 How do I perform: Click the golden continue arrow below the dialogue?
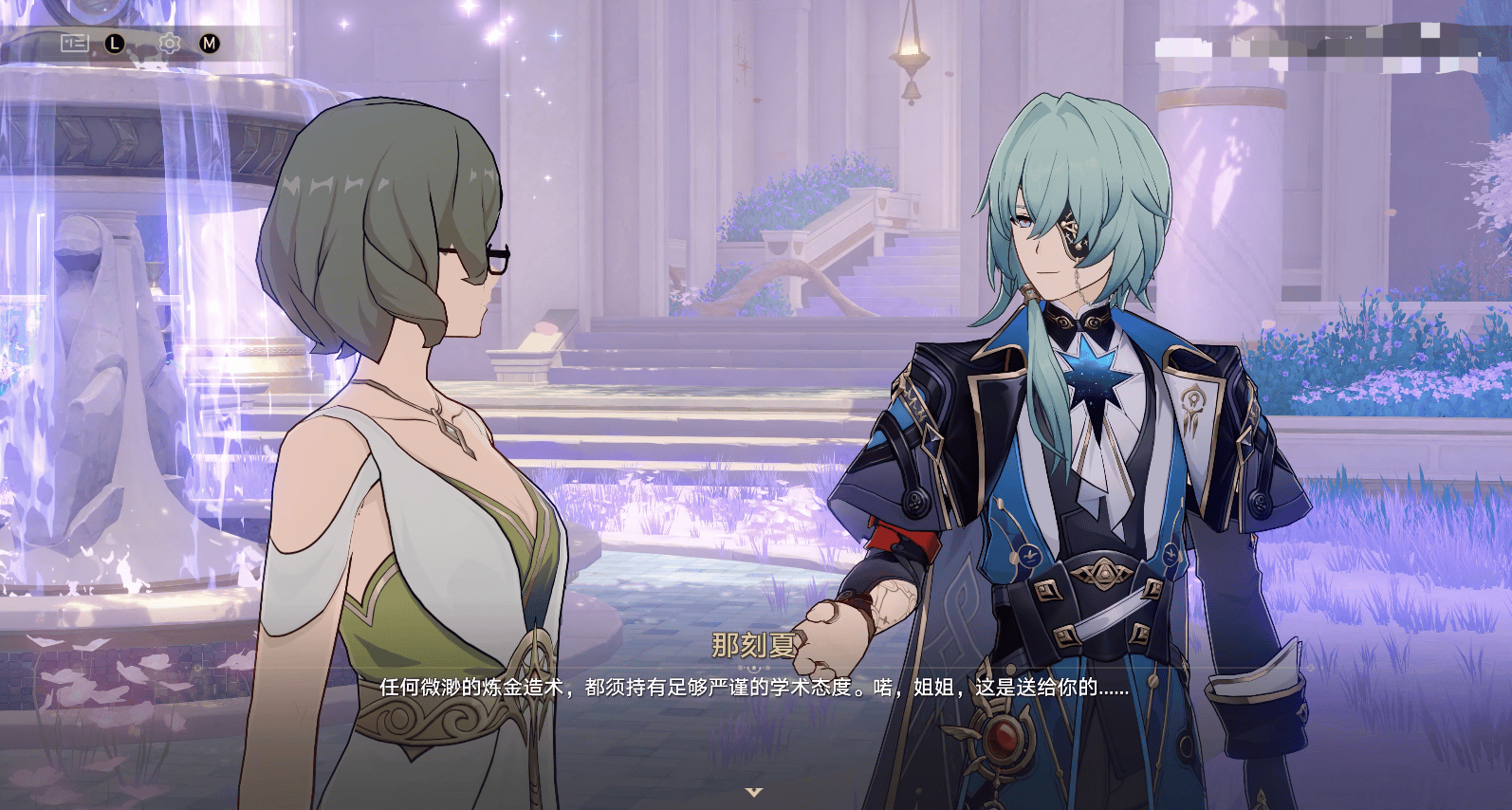coord(754,791)
